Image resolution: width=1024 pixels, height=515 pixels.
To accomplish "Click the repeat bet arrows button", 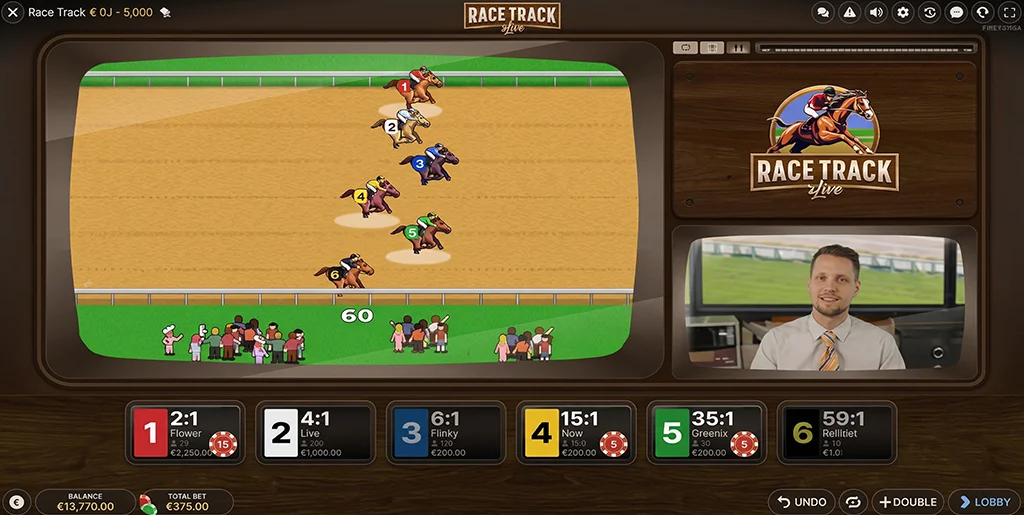I will click(x=854, y=501).
